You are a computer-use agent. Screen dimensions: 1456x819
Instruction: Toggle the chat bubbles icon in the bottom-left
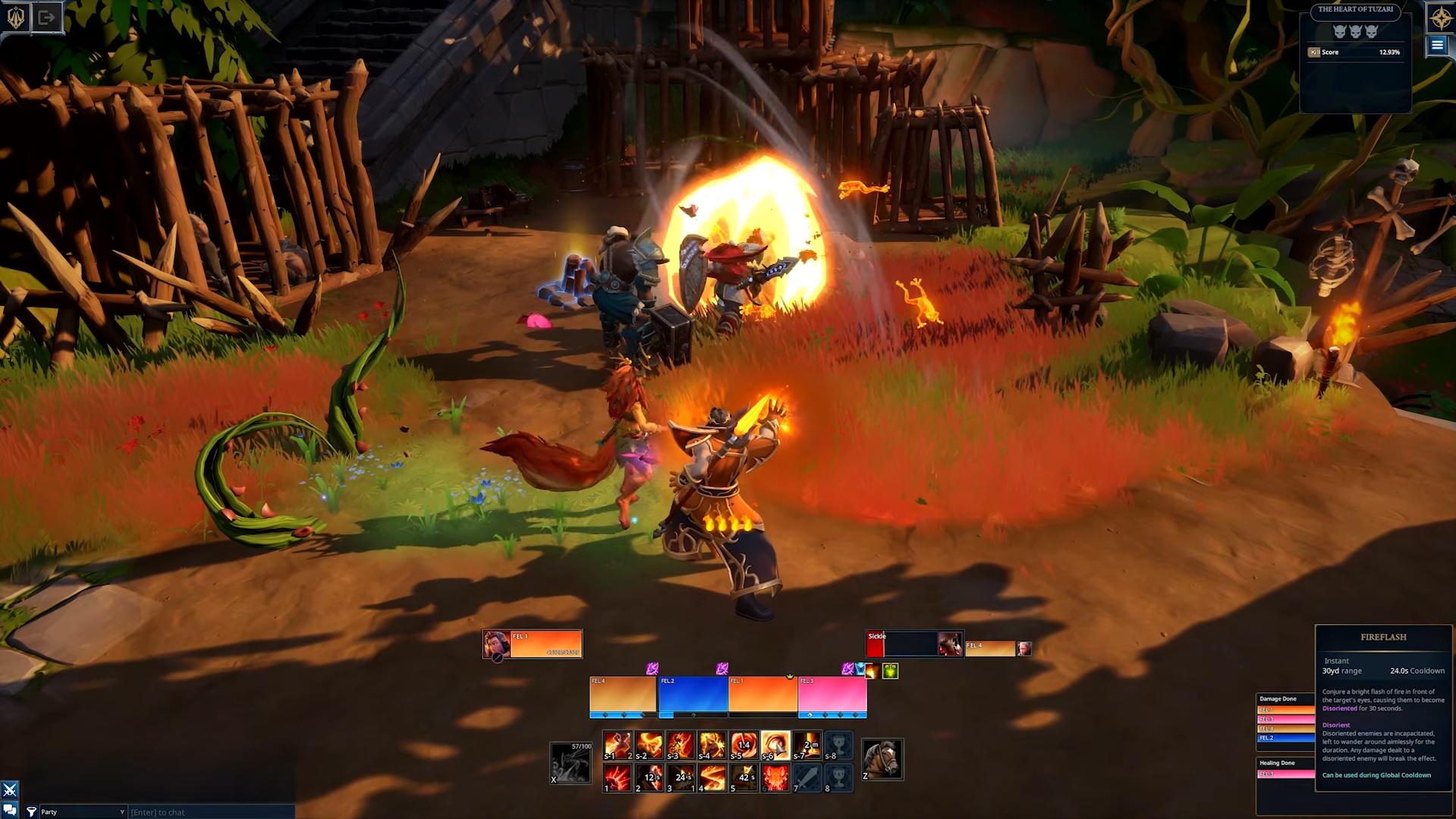point(8,811)
